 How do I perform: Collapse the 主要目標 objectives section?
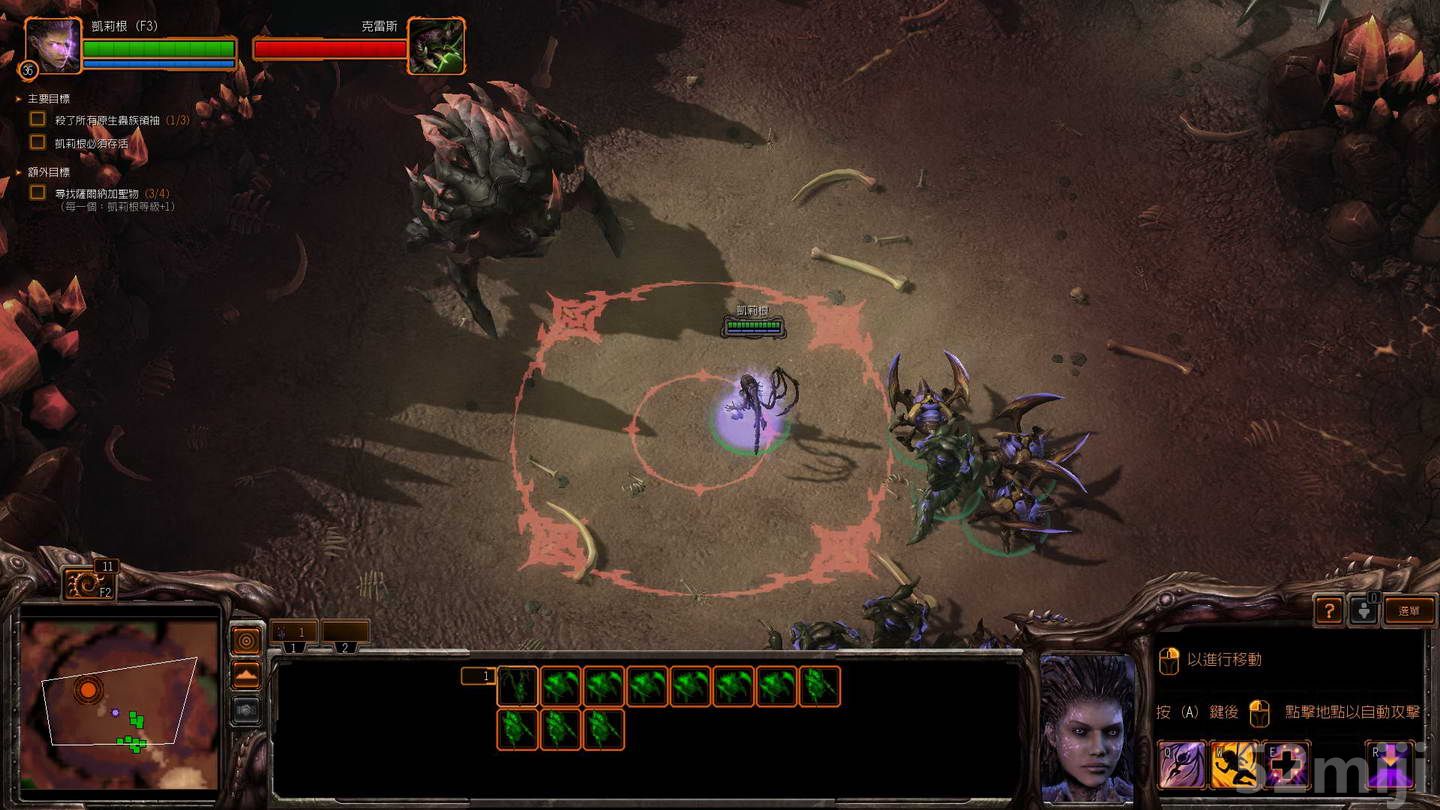coord(16,97)
